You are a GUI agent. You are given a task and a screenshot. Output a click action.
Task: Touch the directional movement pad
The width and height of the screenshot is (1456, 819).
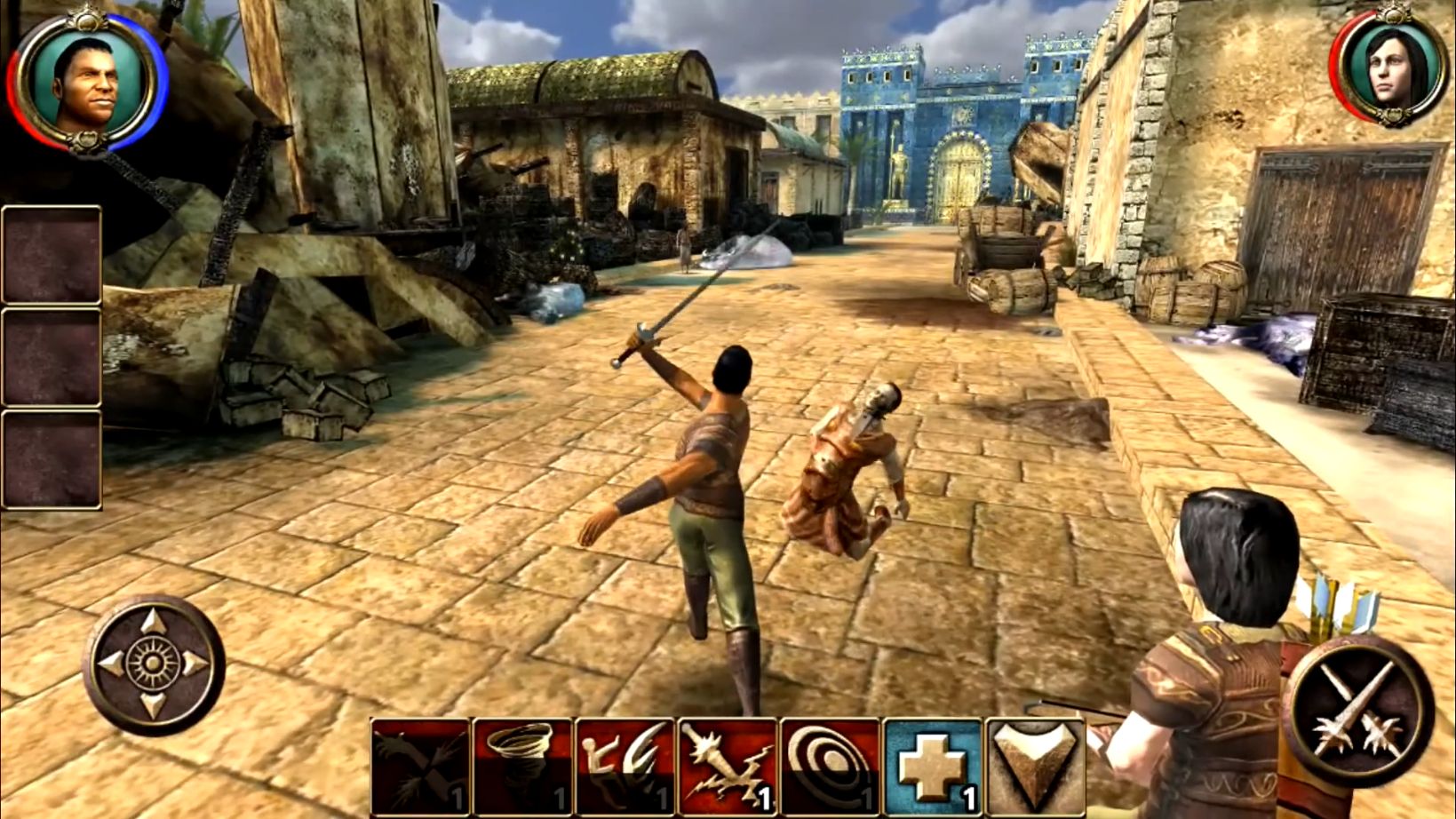point(153,664)
